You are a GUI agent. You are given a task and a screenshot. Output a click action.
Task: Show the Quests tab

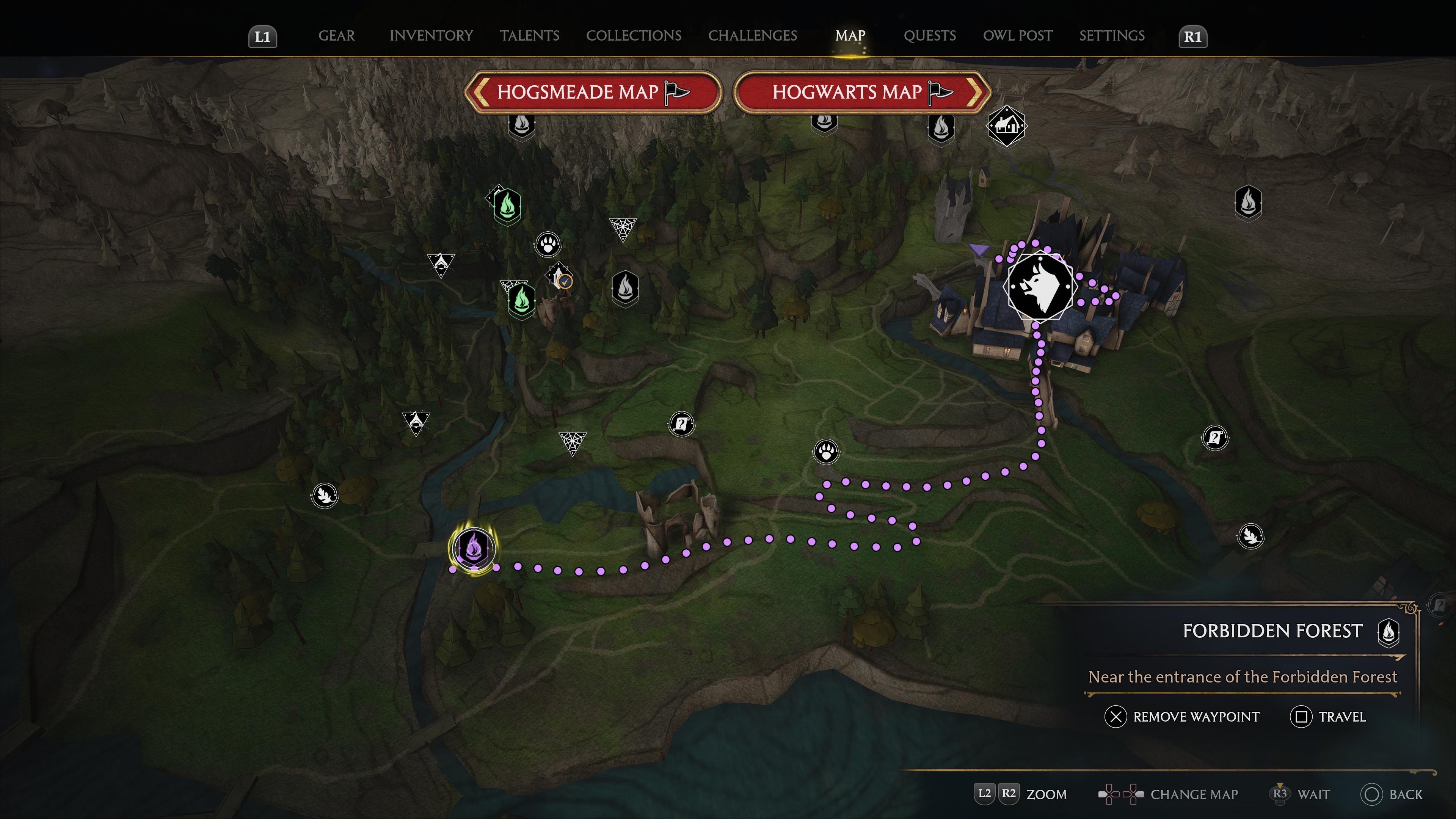tap(929, 36)
